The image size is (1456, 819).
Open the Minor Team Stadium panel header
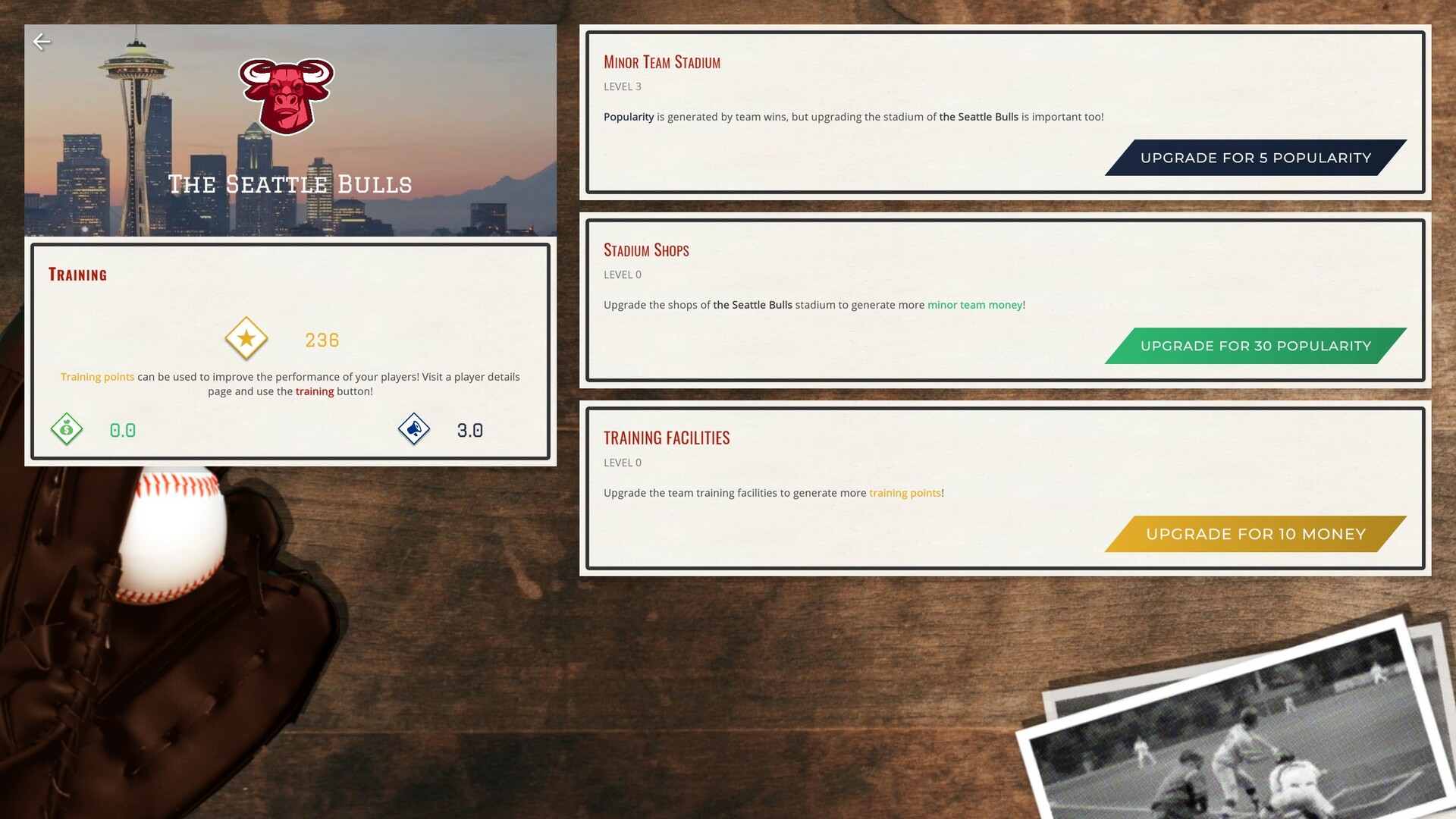pyautogui.click(x=662, y=62)
